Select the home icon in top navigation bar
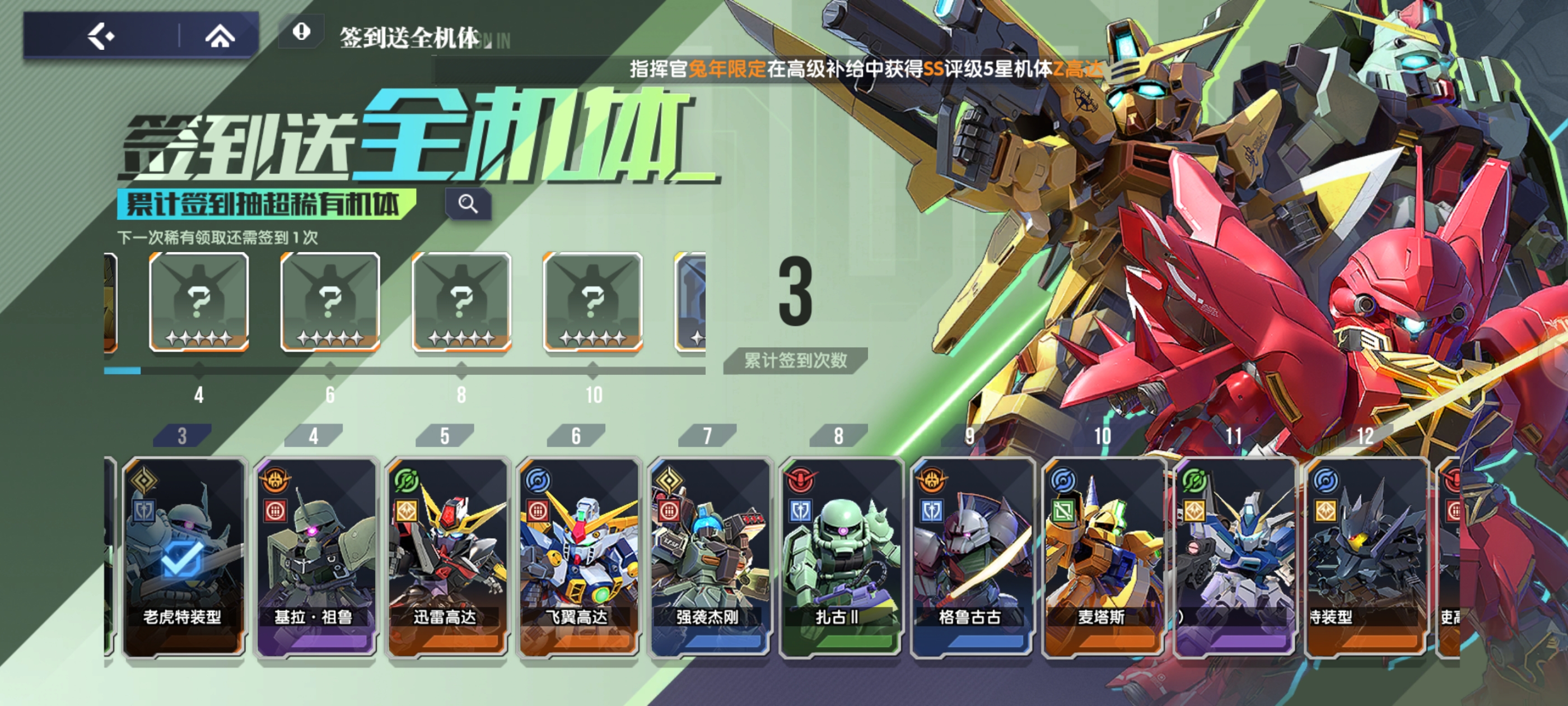The width and height of the screenshot is (1568, 706). point(220,35)
